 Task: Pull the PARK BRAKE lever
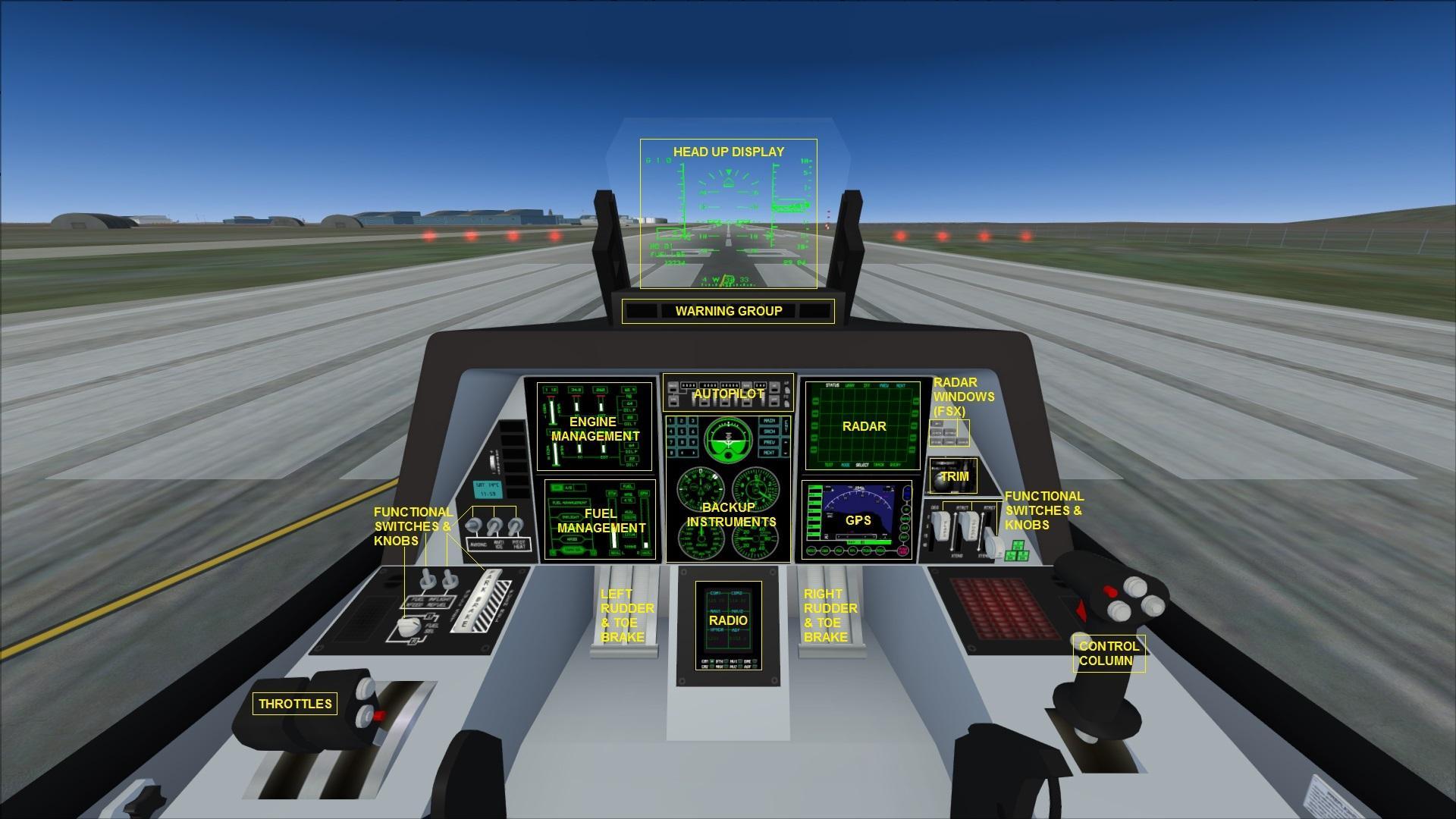click(478, 601)
